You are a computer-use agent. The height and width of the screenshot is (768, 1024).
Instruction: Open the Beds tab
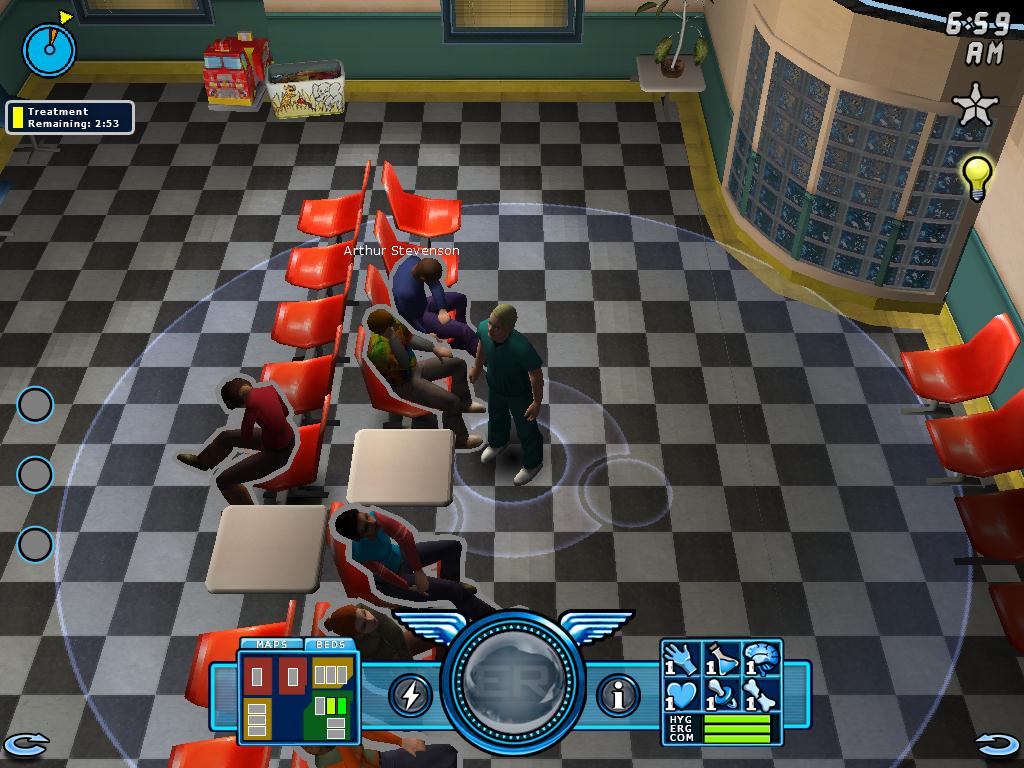coord(330,645)
